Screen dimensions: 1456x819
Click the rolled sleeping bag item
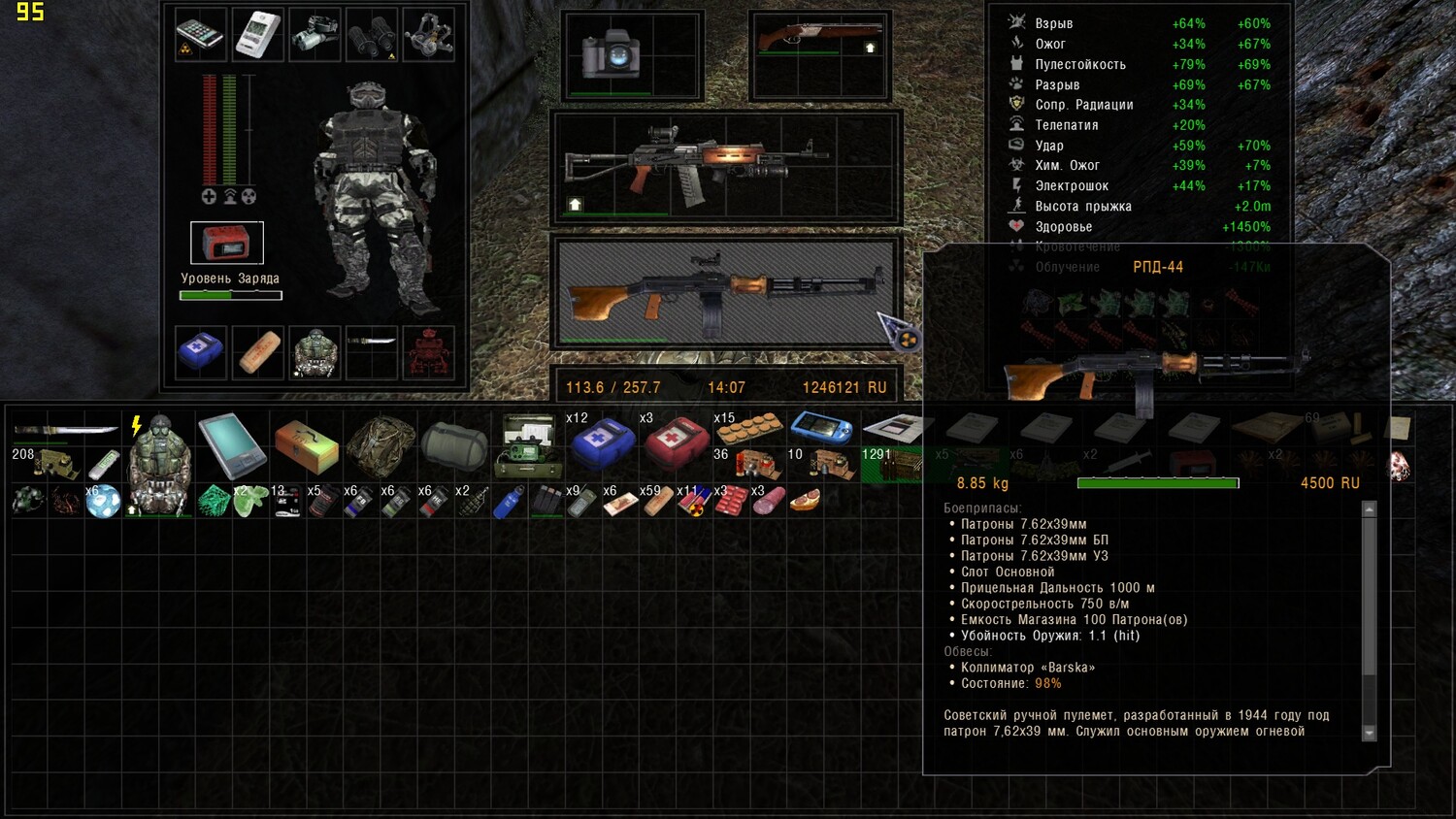point(454,445)
